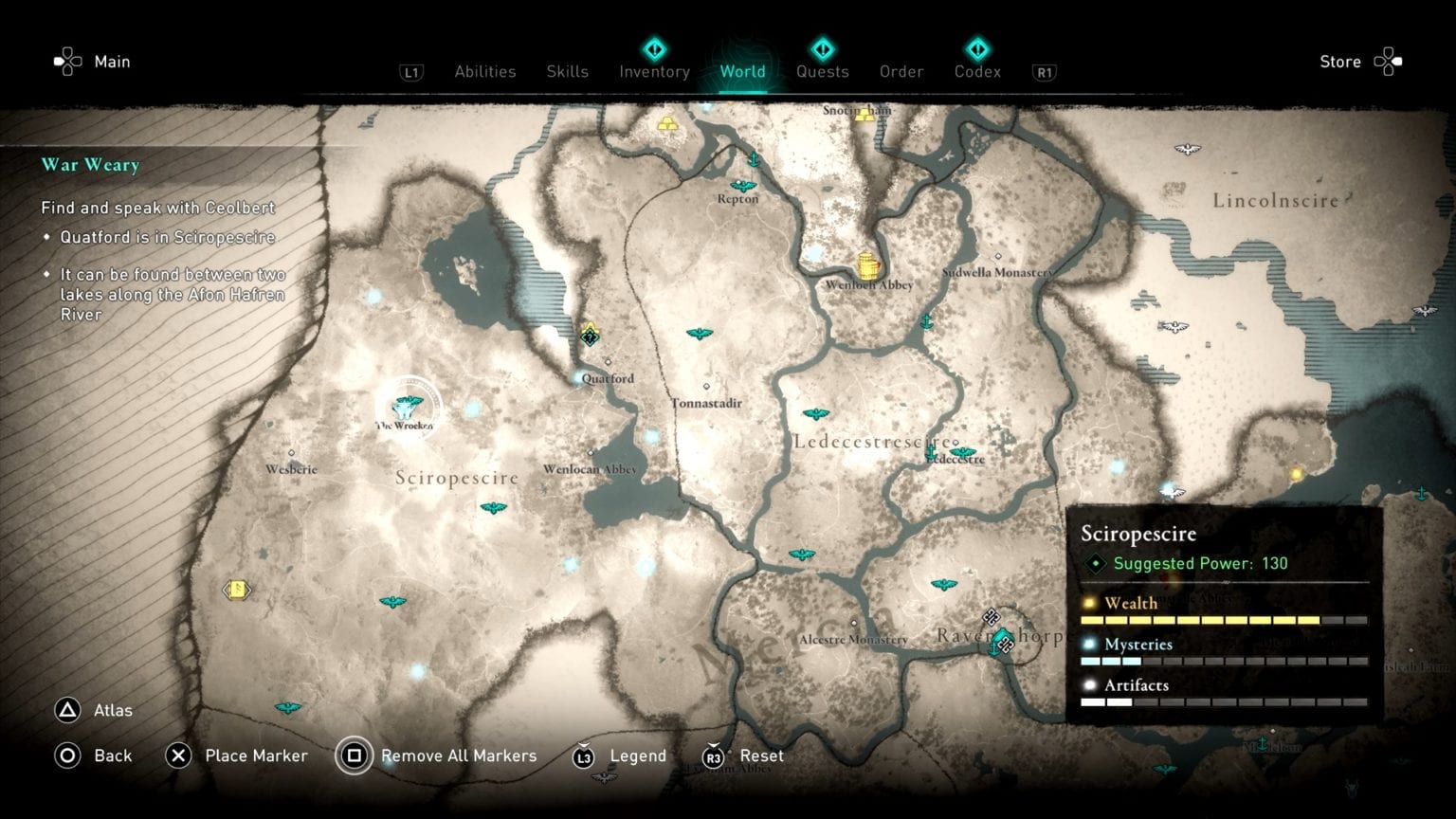Open the Atlas view
This screenshot has width=1456, height=819.
[x=94, y=710]
